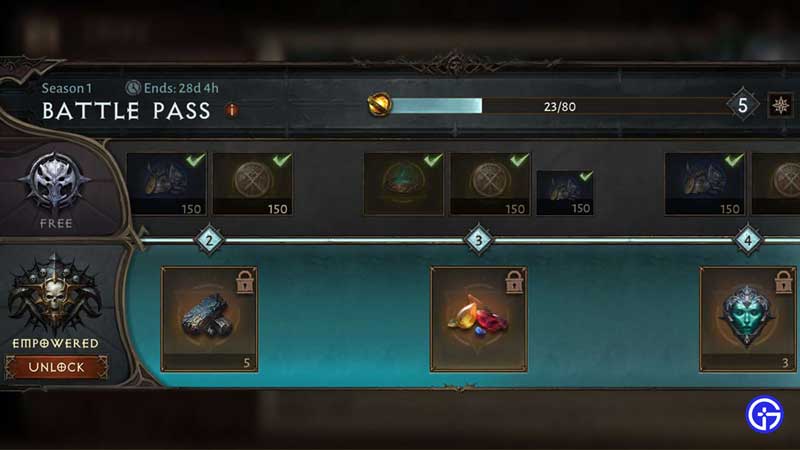800x450 pixels.
Task: Click the Unlock button for Empowered pass
Action: pyautogui.click(x=56, y=367)
